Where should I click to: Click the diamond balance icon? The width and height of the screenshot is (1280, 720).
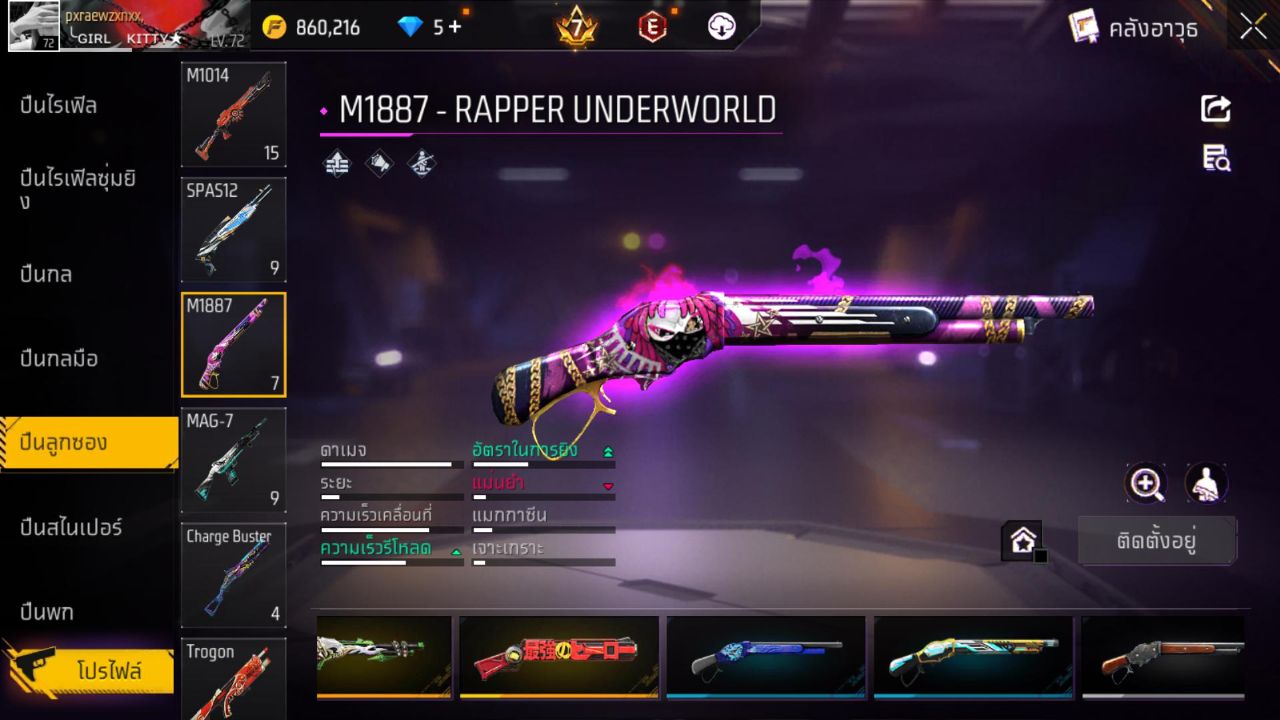coord(413,27)
